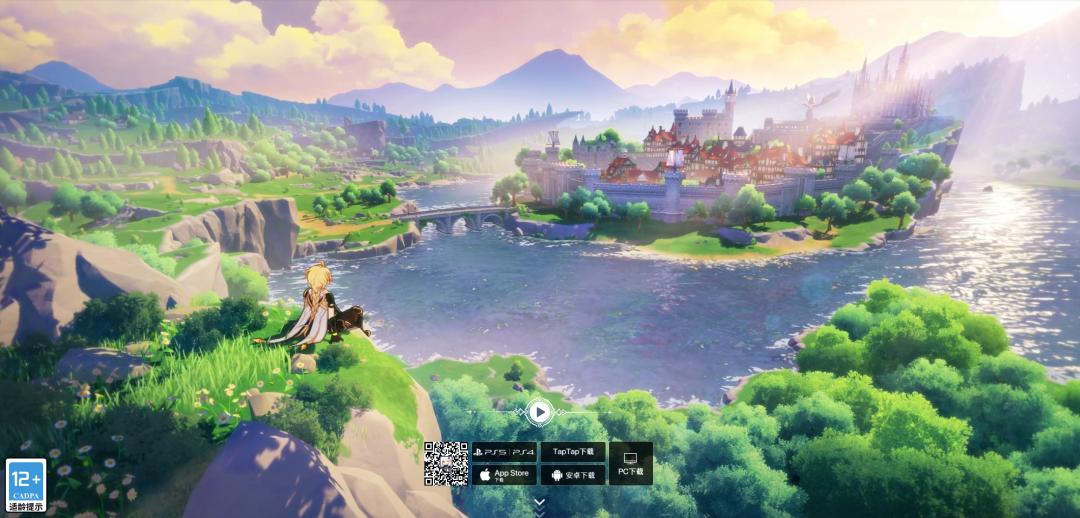Click the QR code image
Image resolution: width=1080 pixels, height=518 pixels.
446,463
